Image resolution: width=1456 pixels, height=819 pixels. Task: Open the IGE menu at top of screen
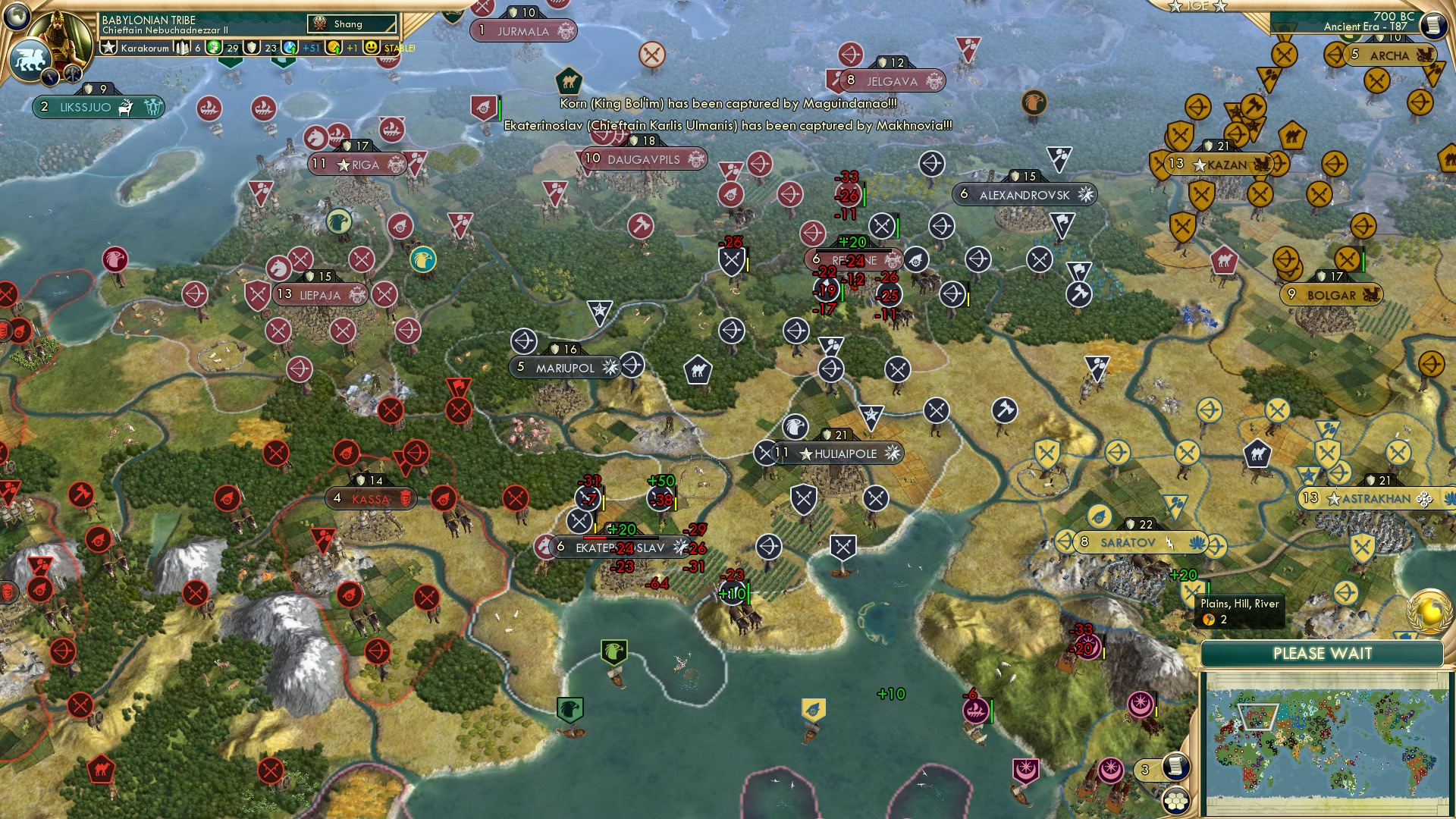pos(1198,7)
